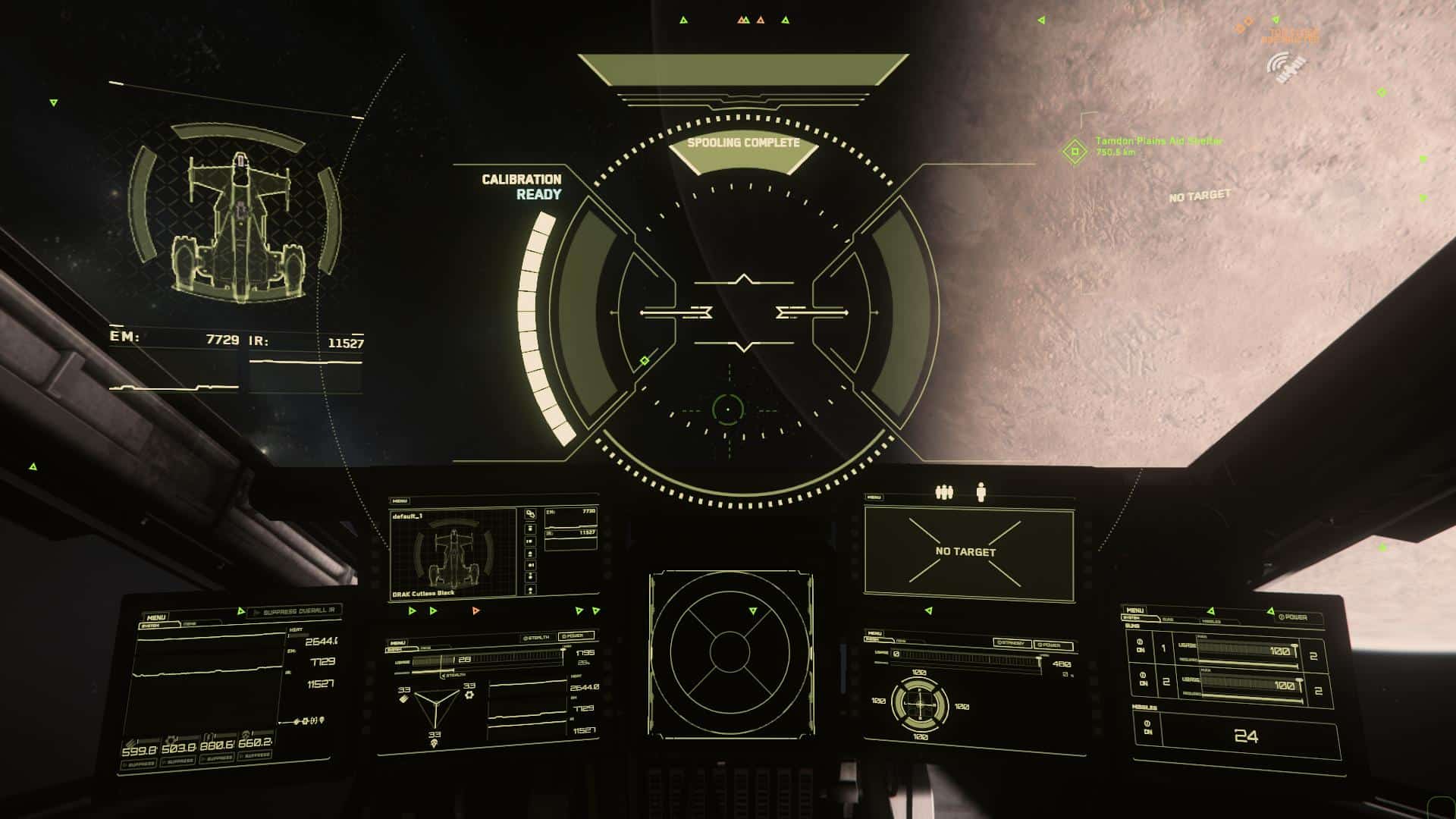Screen dimensions: 1456x819
Task: Click the group of three people icon
Action: point(943,493)
